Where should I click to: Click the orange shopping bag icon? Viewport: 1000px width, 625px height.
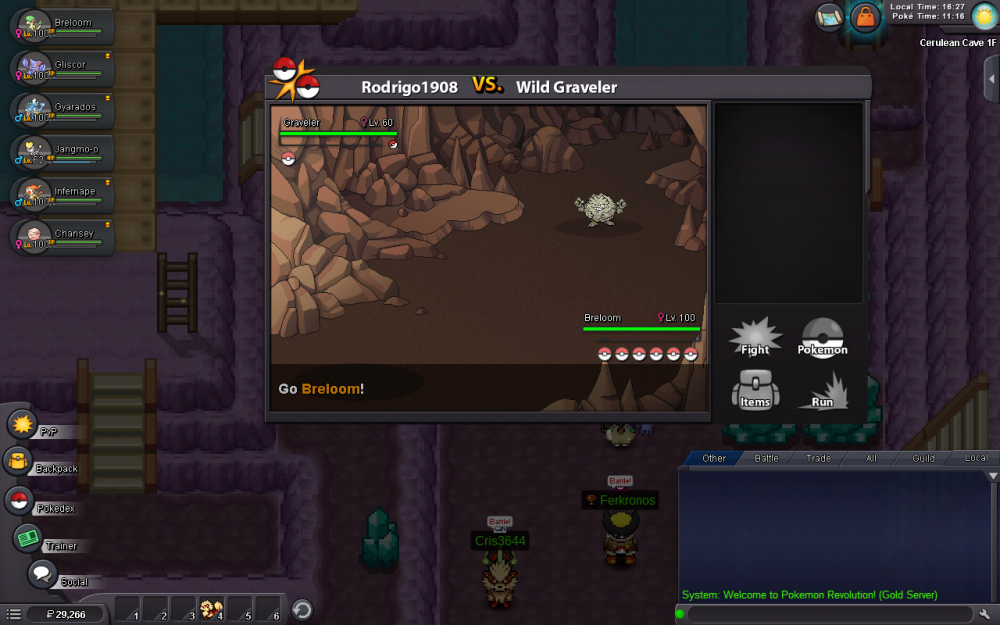click(x=864, y=17)
